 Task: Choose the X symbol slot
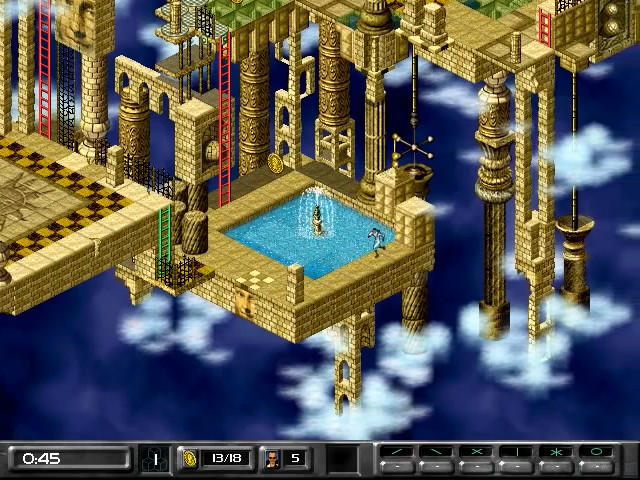477,452
